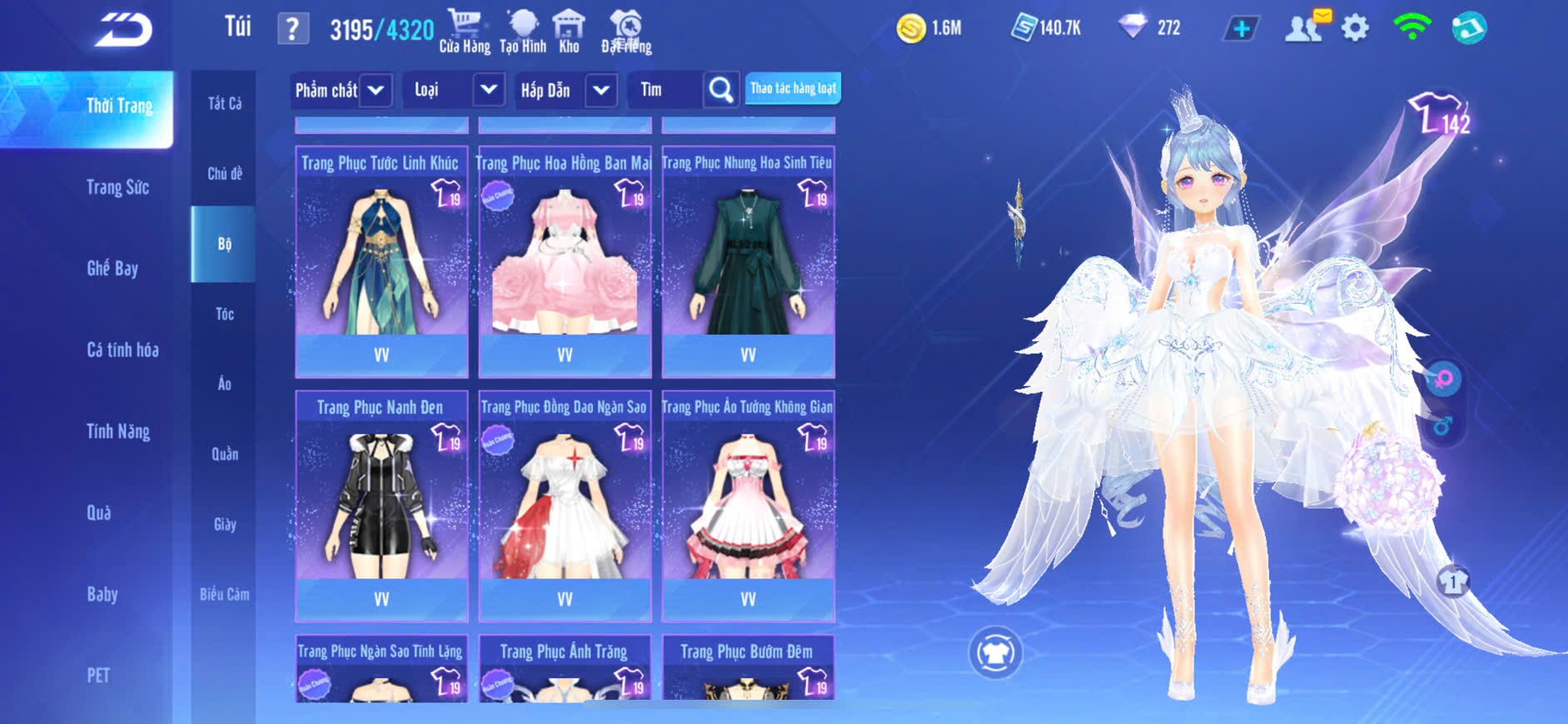Open the Cá tính hóa category
This screenshot has height=724, width=1568.
122,350
